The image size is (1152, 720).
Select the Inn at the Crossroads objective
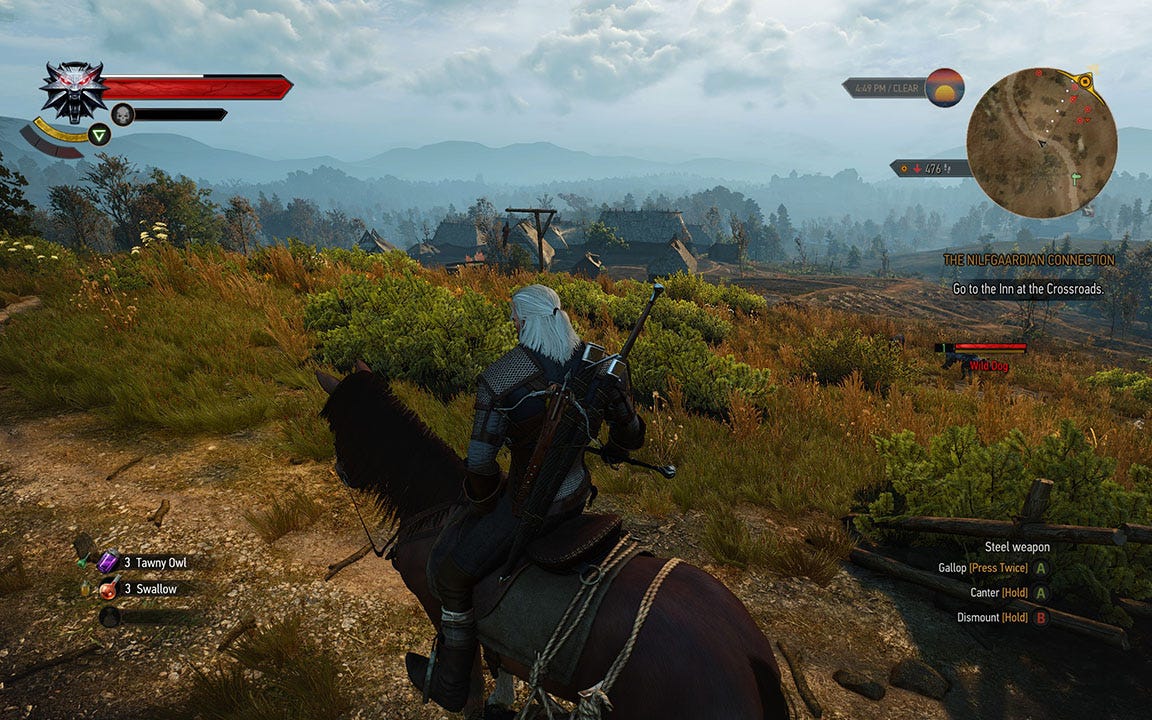[x=1029, y=289]
